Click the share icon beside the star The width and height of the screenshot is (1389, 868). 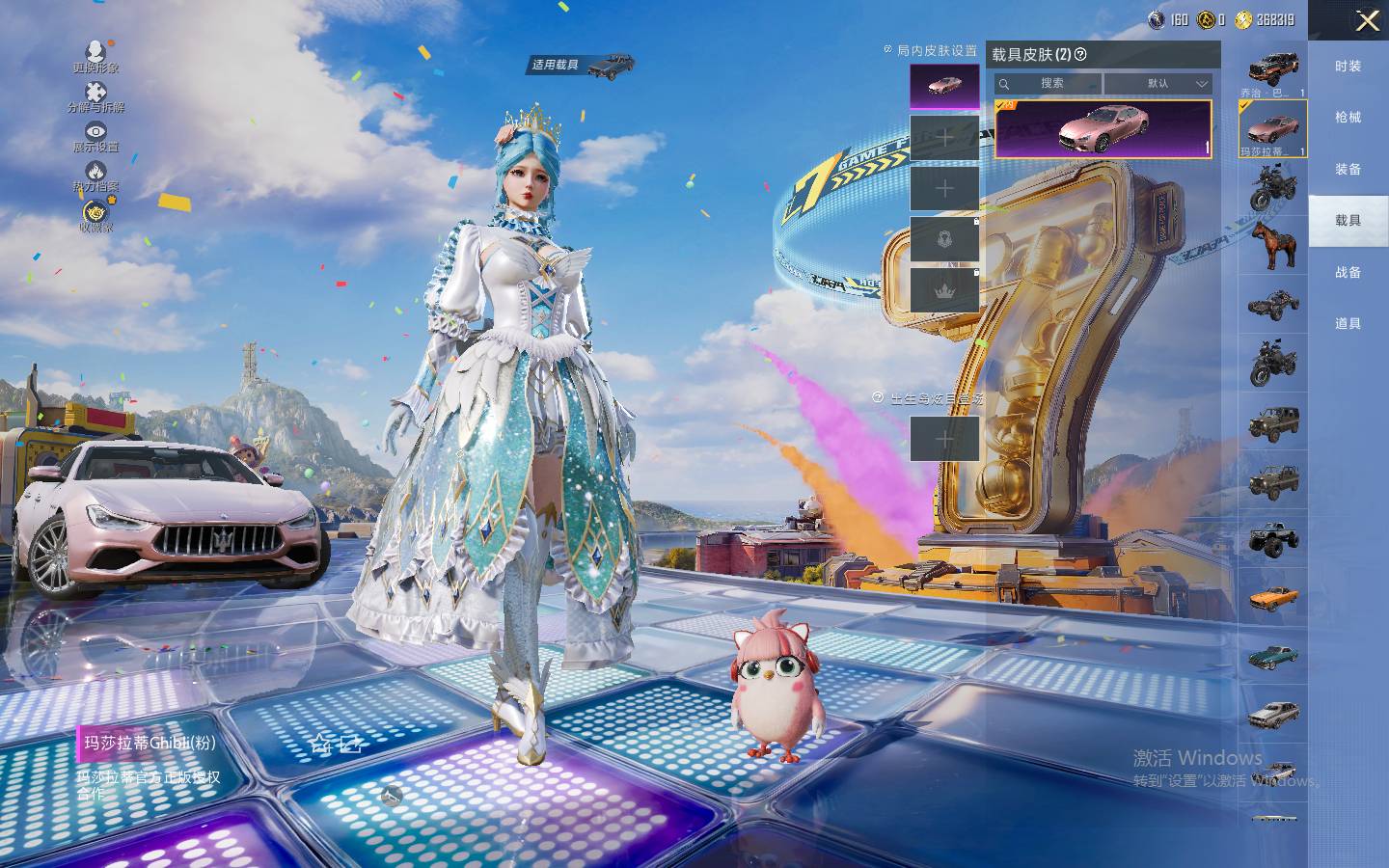[350, 744]
